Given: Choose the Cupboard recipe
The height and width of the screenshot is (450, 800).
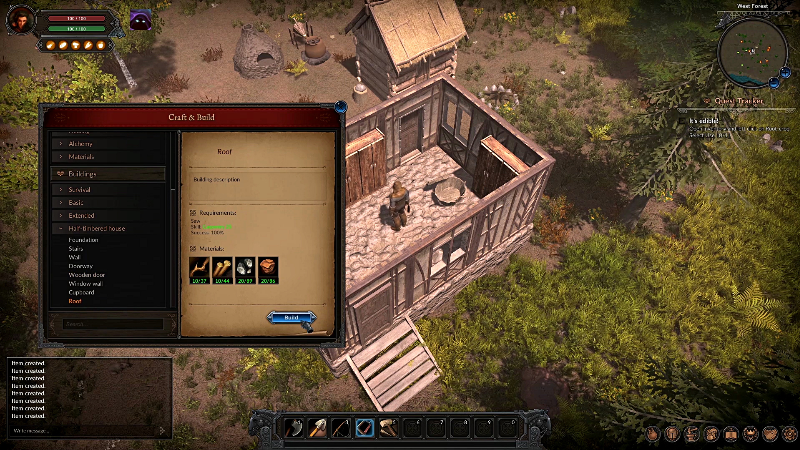Looking at the screenshot, I should [x=83, y=292].
